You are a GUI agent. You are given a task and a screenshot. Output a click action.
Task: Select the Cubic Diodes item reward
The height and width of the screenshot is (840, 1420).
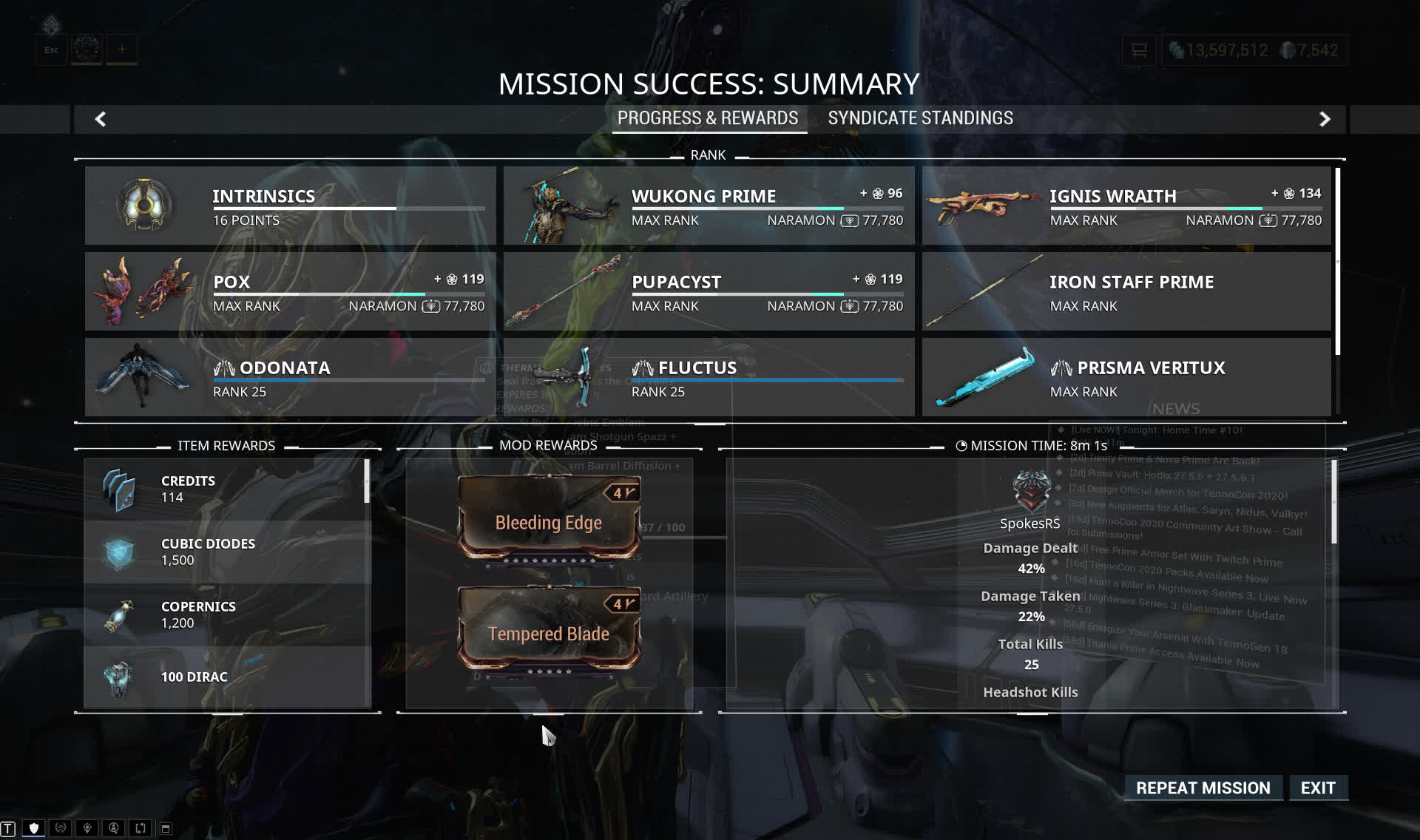tap(227, 552)
